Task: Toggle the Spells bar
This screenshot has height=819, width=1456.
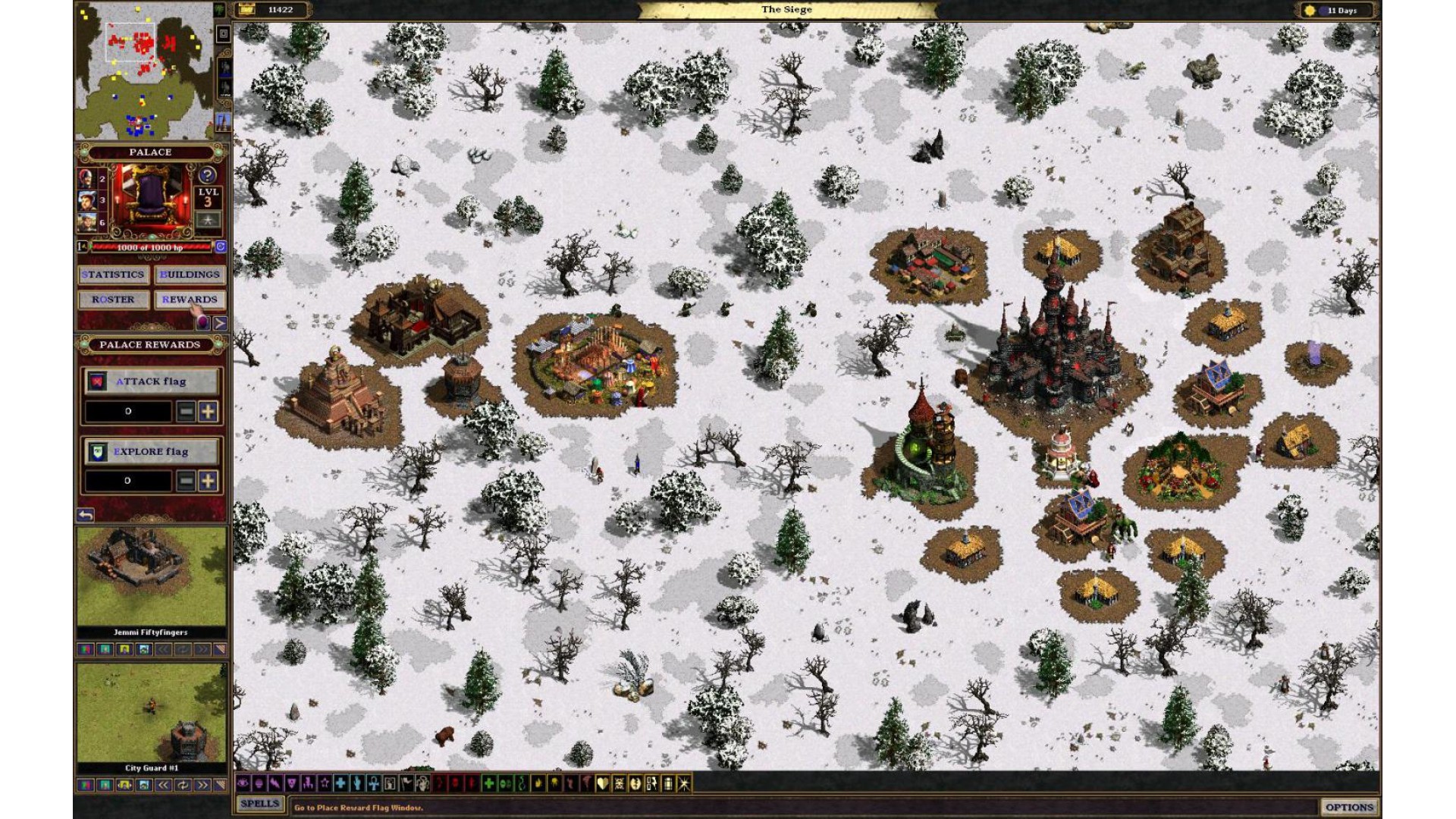Action: click(x=259, y=804)
